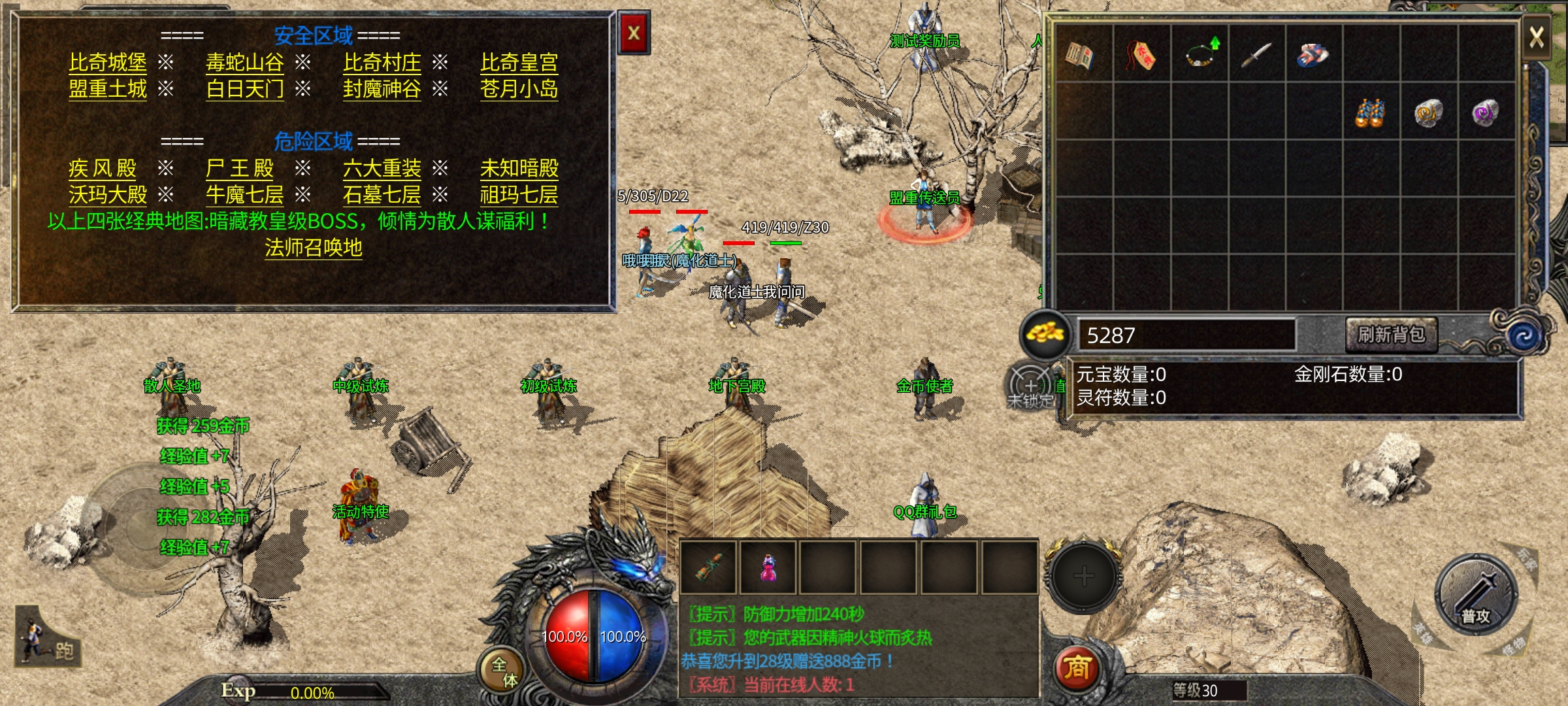Close the backpack inventory window
The width and height of the screenshot is (1568, 706).
(1536, 37)
